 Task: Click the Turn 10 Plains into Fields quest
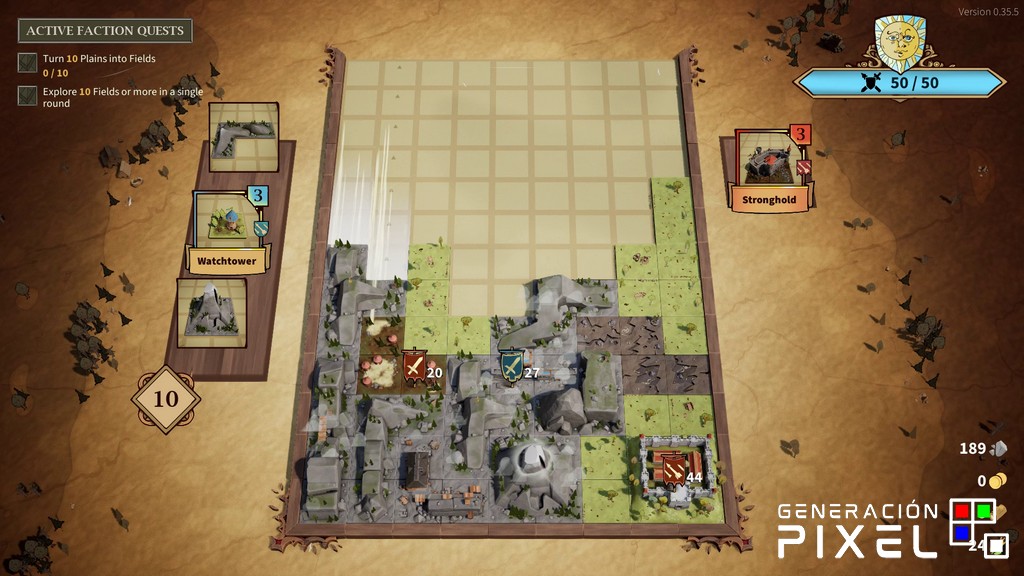[98, 59]
